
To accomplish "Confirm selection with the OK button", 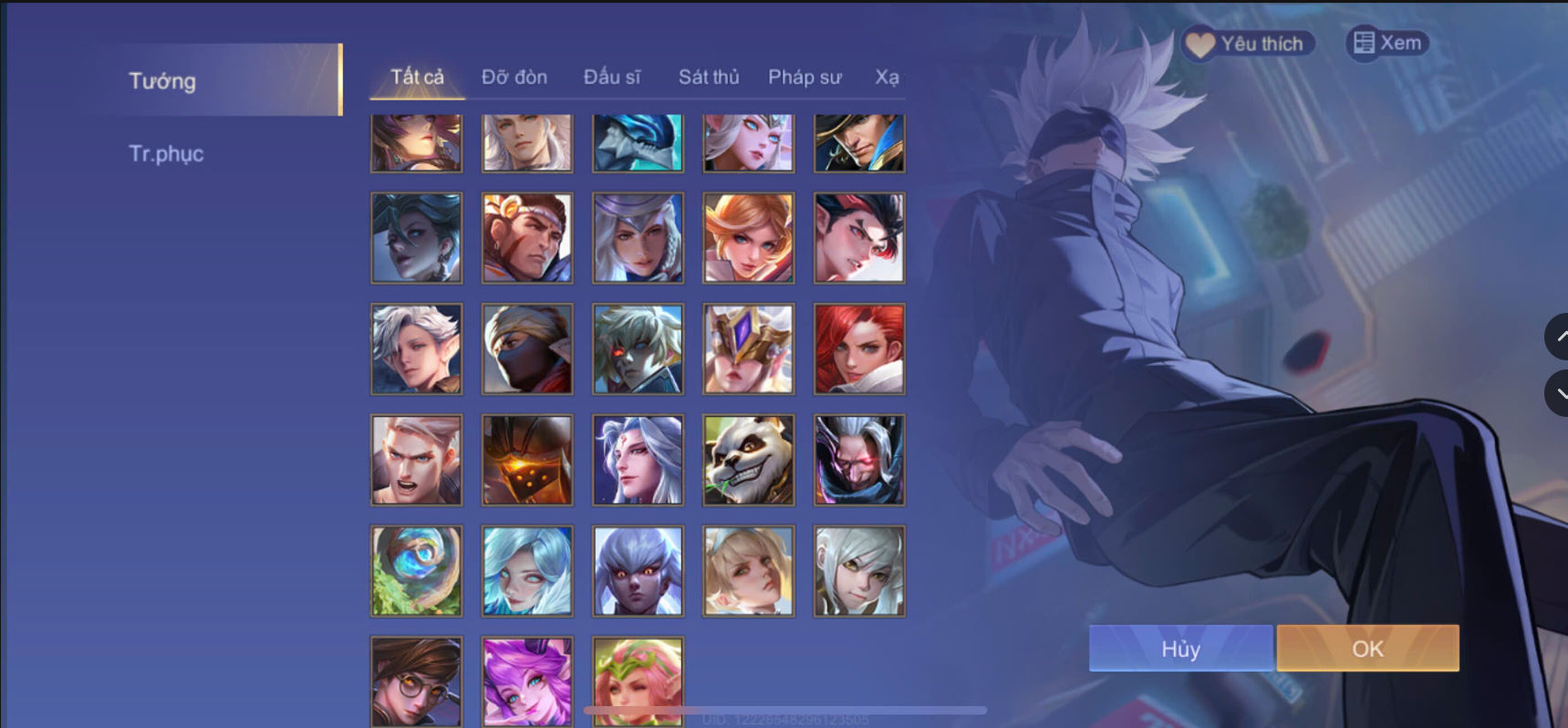I will point(1366,648).
